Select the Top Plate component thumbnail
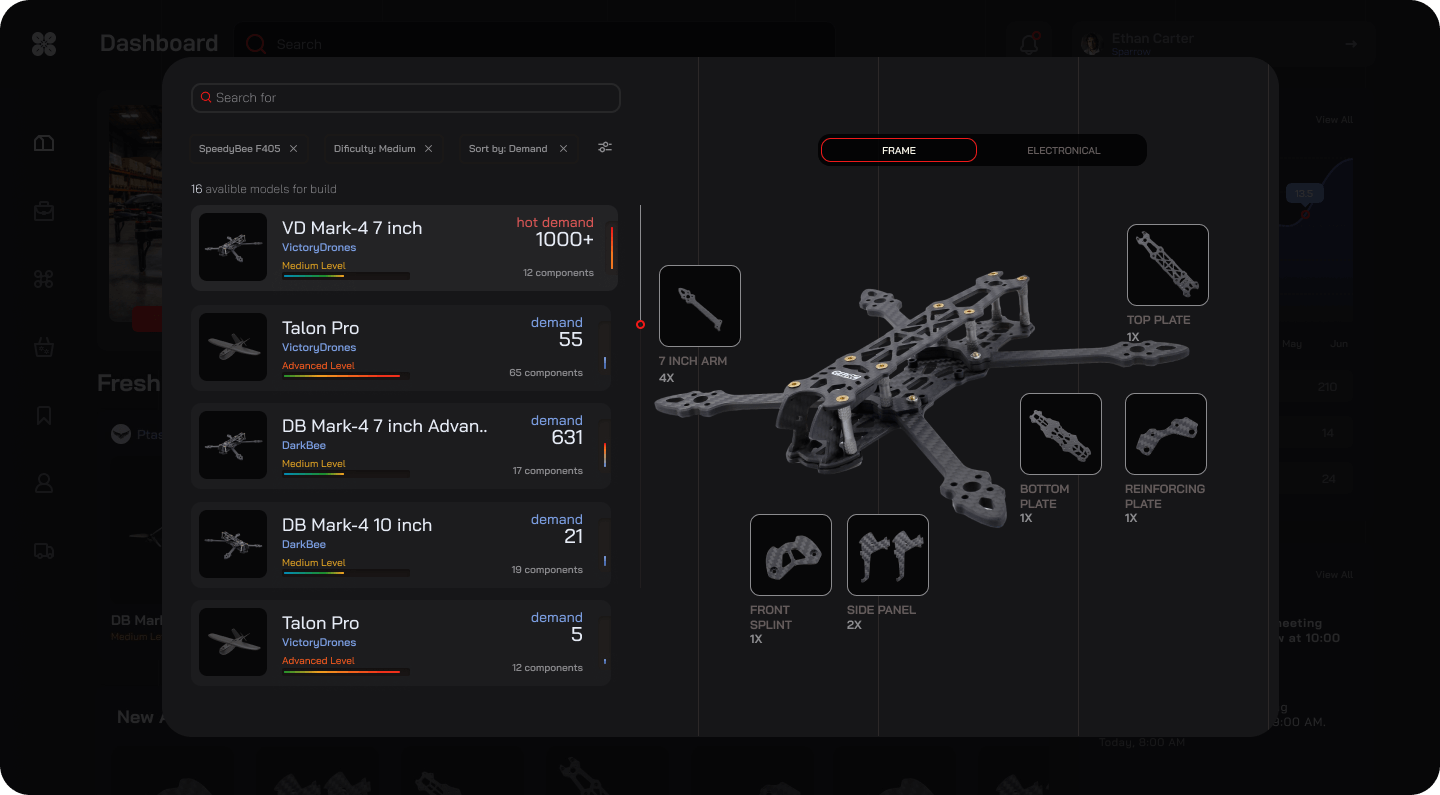 [x=1167, y=265]
